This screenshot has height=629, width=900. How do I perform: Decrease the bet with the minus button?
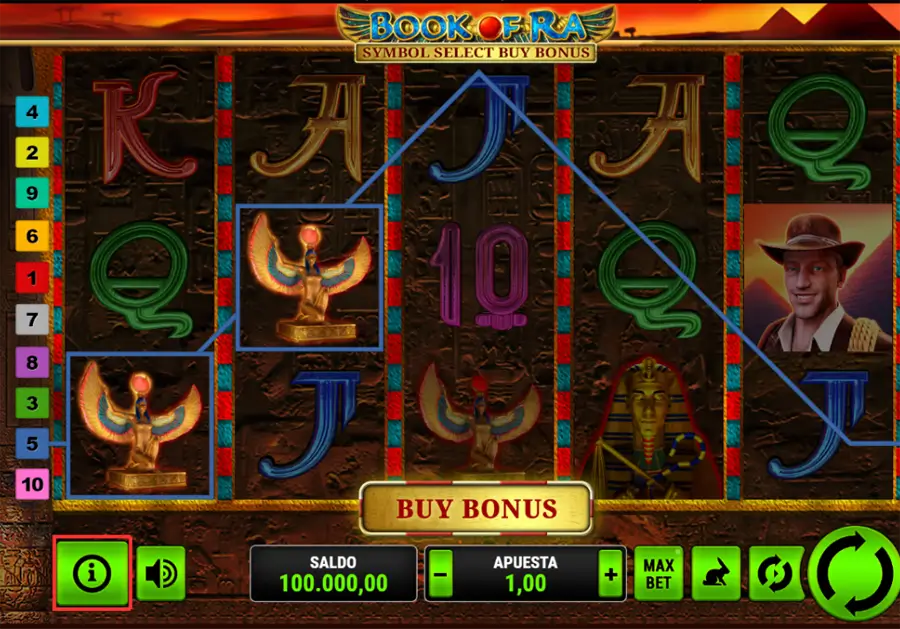click(x=441, y=574)
